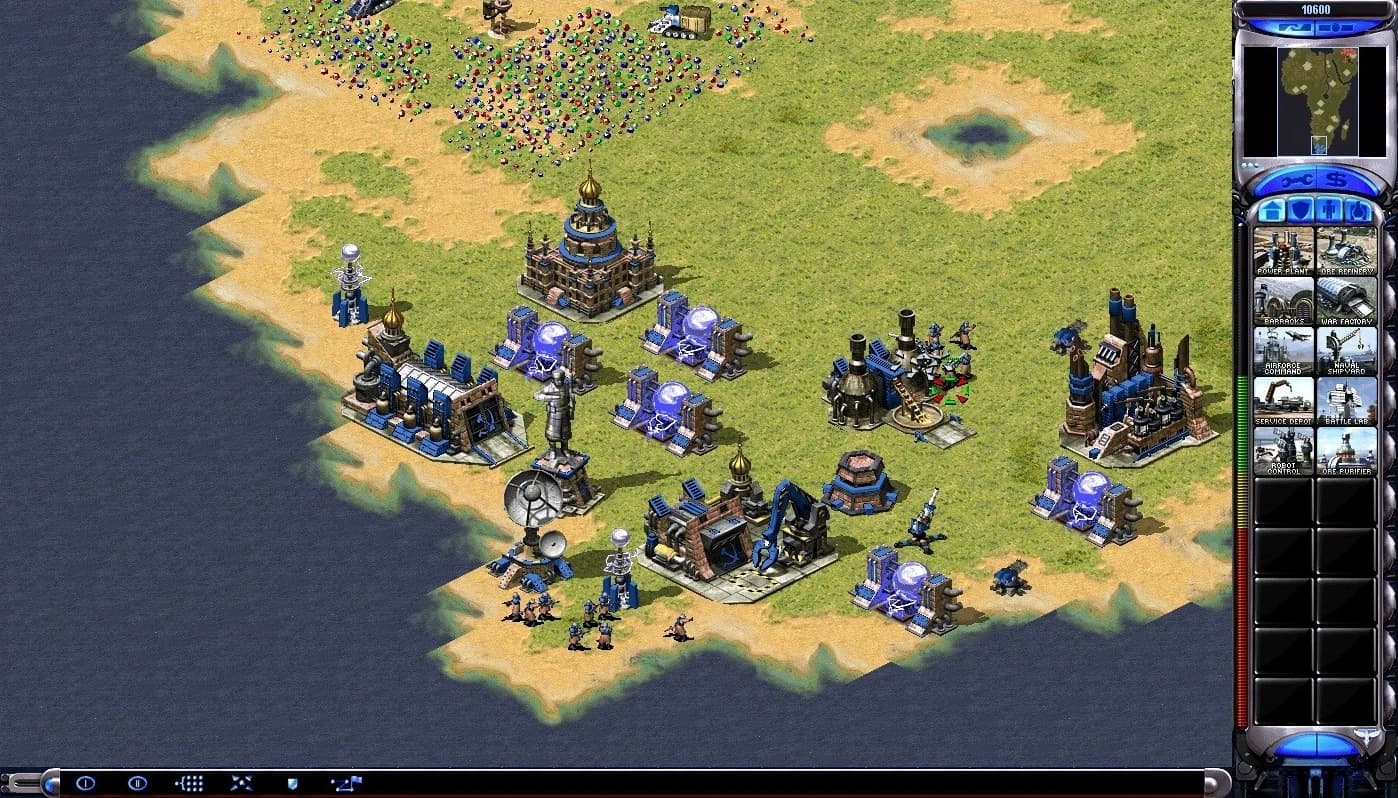Switch to the Infantry tab

click(1329, 209)
